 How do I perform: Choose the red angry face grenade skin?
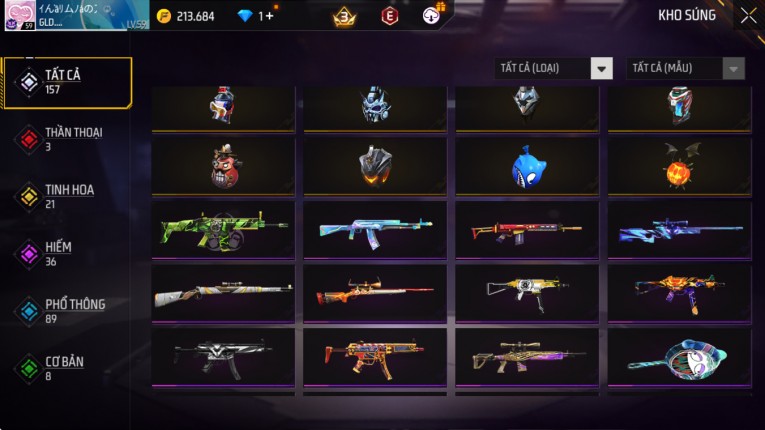click(224, 166)
